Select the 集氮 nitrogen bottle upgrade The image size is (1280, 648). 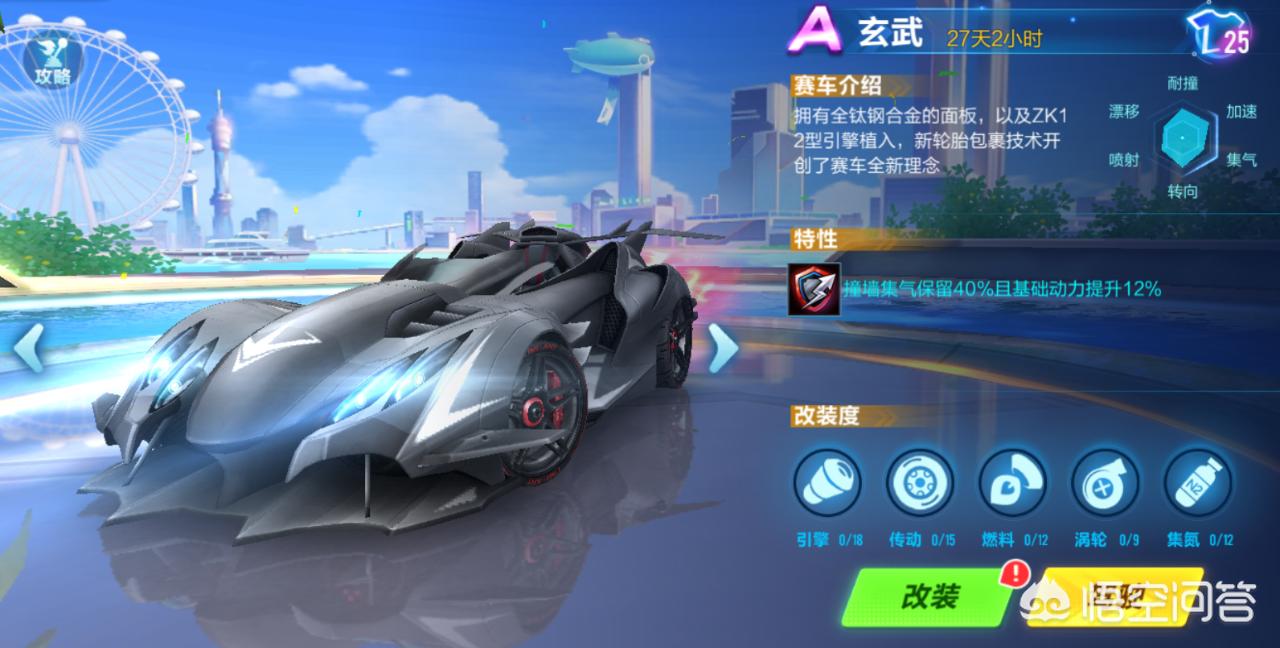click(1197, 482)
